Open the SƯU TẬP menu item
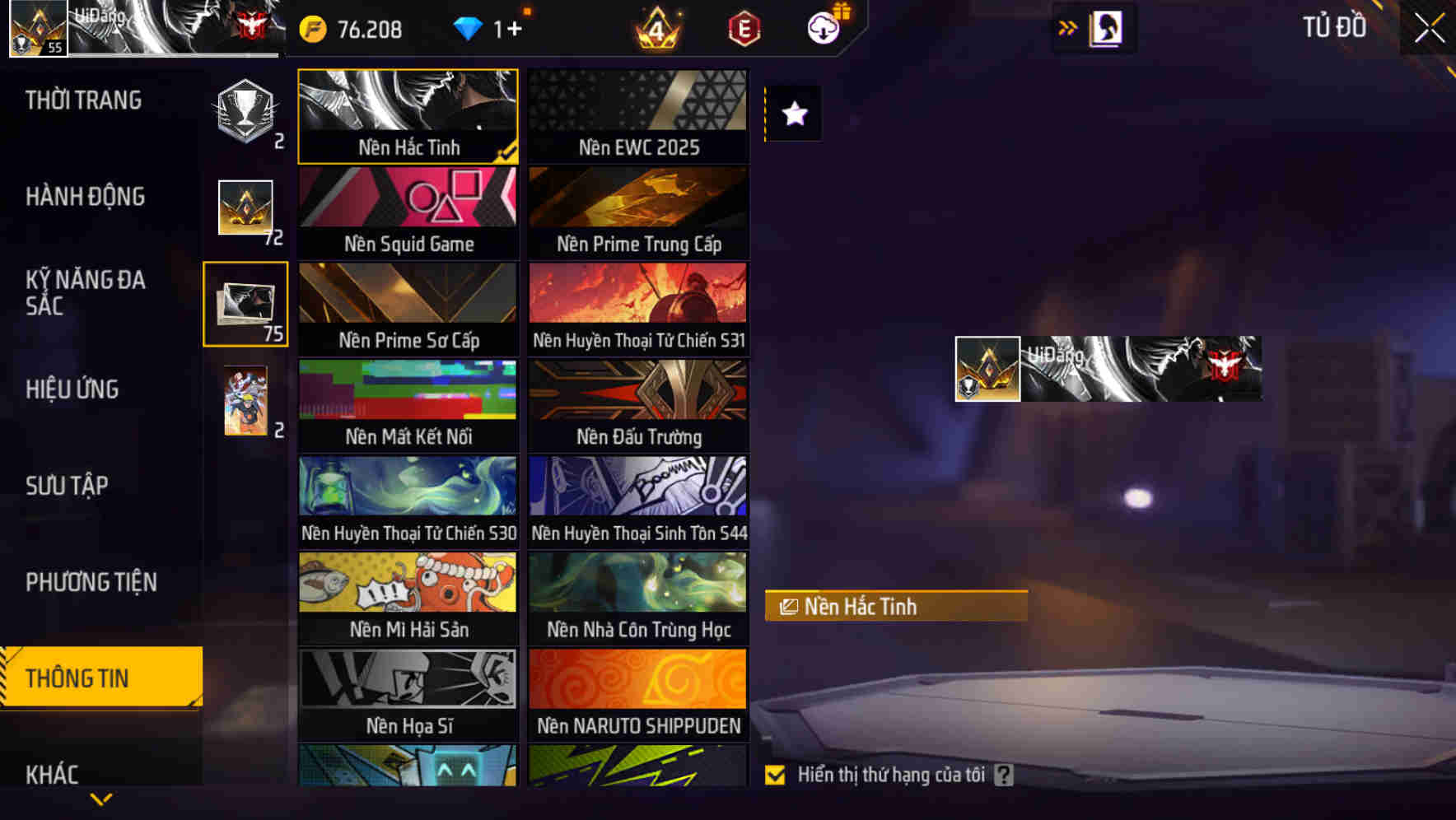This screenshot has width=1456, height=820. 69,487
